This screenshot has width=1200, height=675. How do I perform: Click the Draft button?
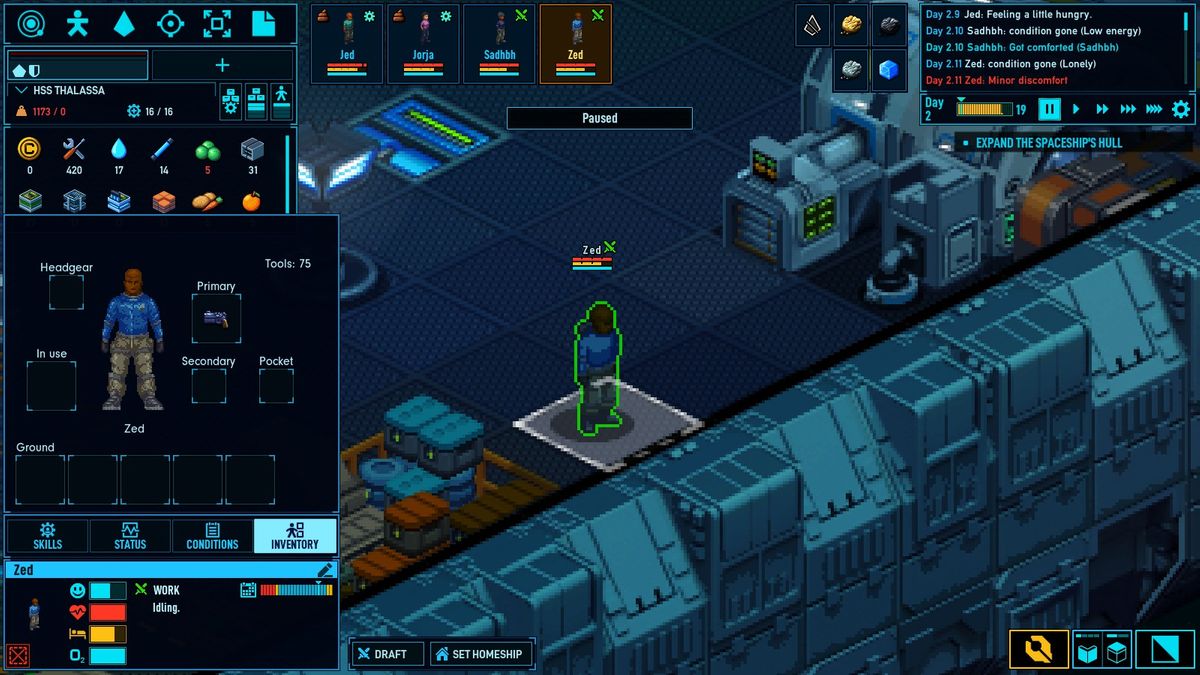[x=388, y=654]
